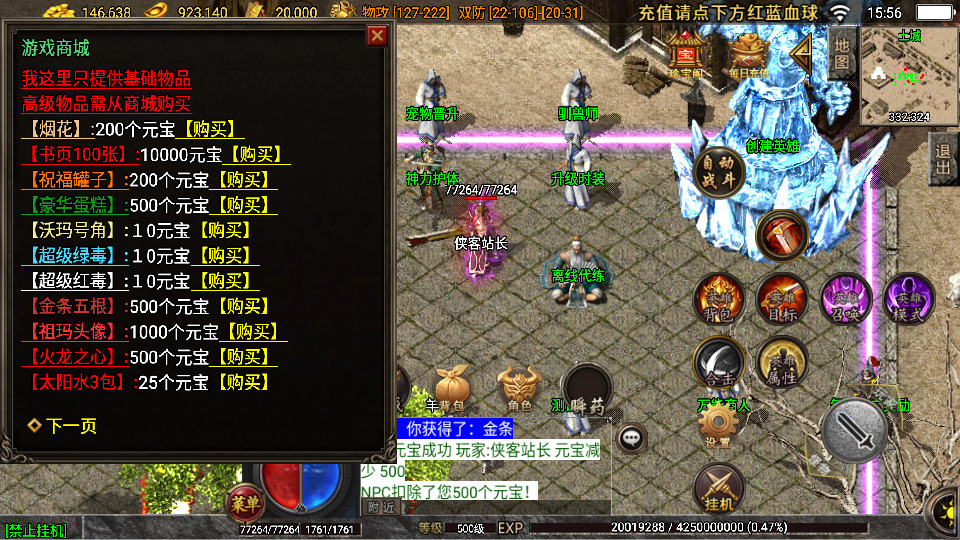Open the hero attributes (英雄属性) panel
960x540 pixels.
point(782,362)
